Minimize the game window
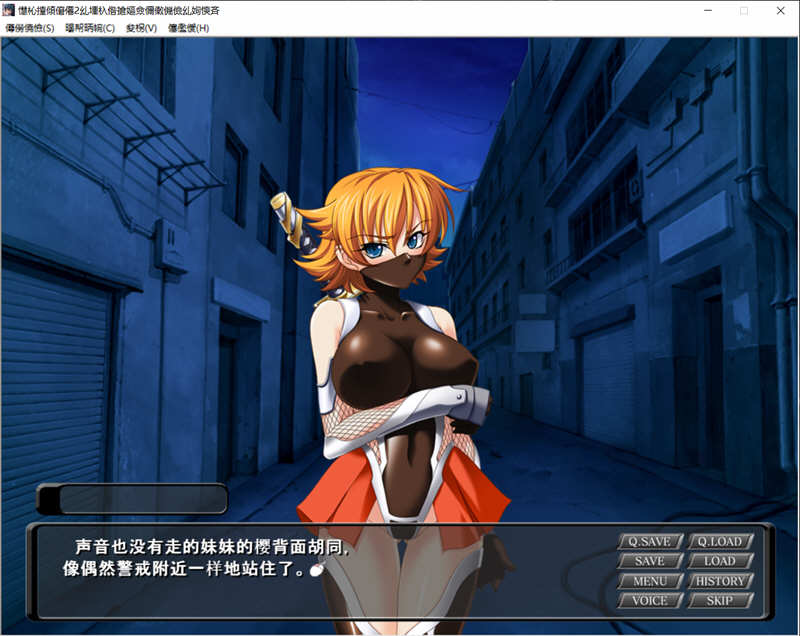 pyautogui.click(x=705, y=10)
